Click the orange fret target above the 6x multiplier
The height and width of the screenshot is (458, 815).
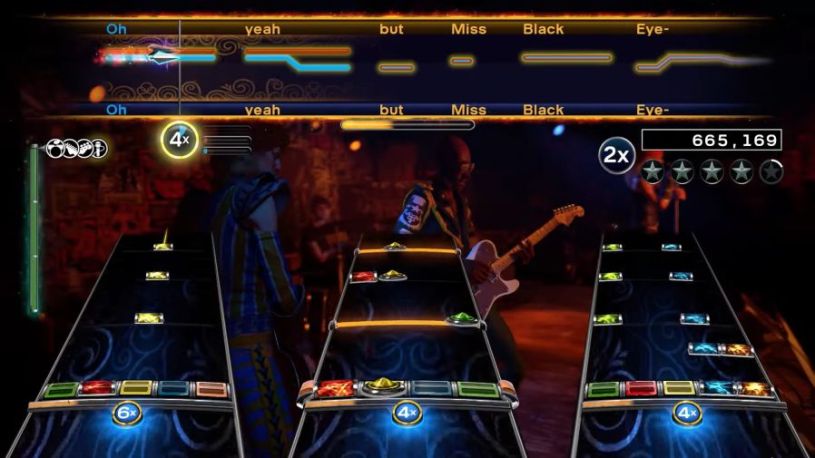coord(211,388)
